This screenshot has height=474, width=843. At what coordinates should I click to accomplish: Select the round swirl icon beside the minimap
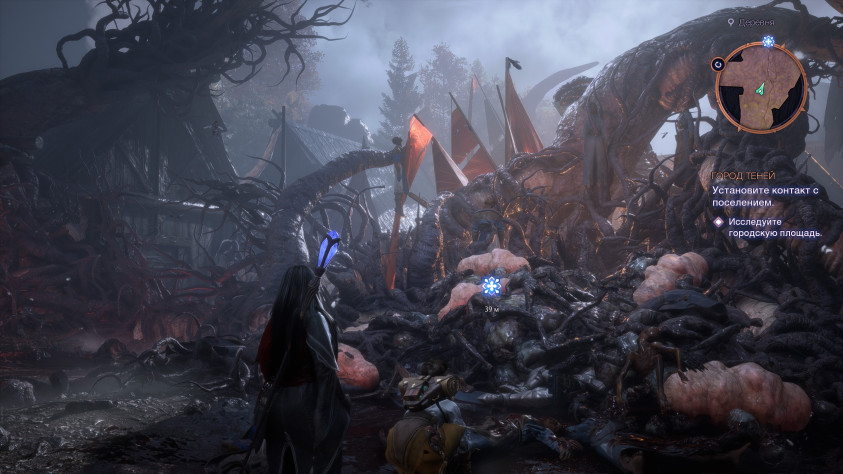click(x=718, y=63)
